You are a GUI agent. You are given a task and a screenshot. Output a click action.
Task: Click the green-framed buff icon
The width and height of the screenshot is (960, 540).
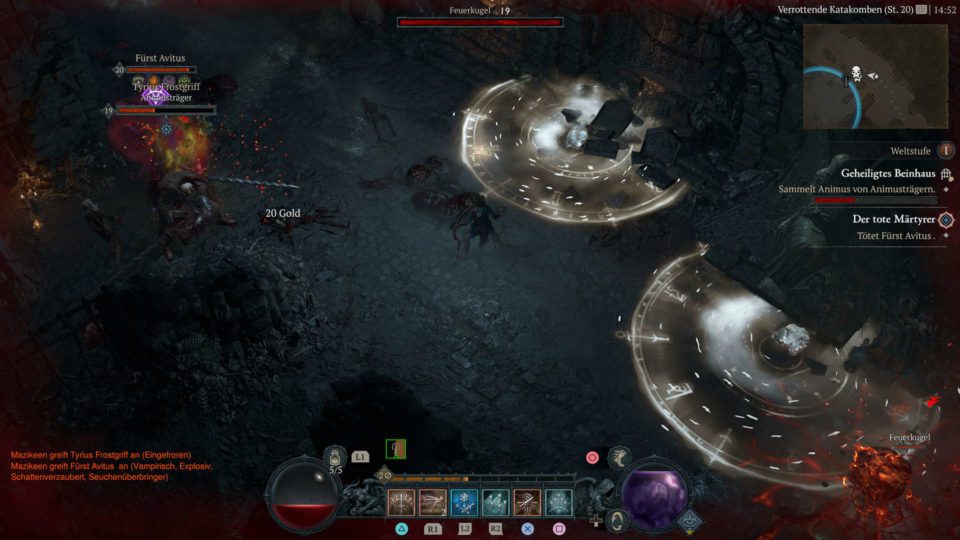tap(396, 450)
